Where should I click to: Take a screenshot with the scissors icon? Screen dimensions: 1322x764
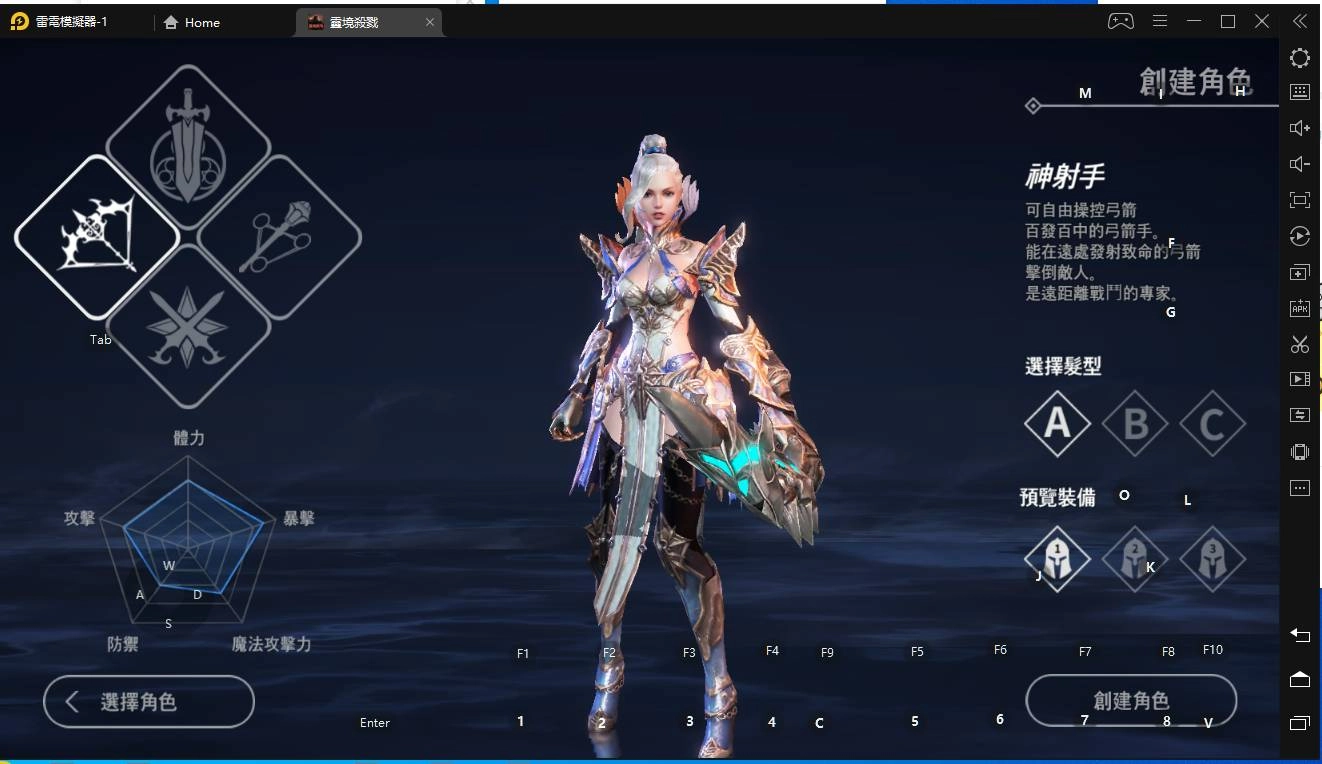tap(1299, 344)
